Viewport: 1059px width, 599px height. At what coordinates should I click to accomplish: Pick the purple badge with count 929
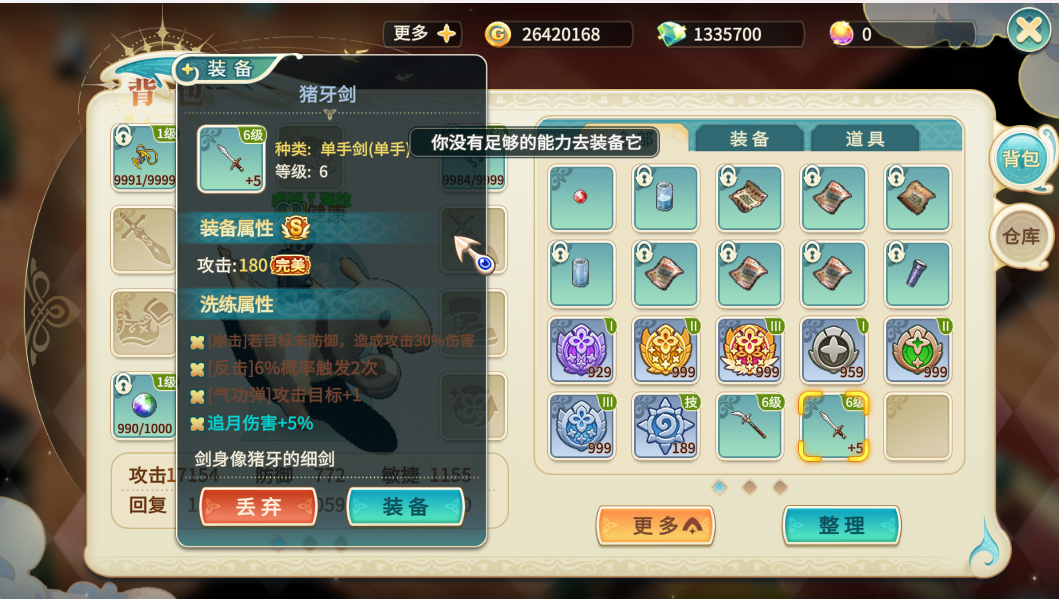[x=581, y=350]
